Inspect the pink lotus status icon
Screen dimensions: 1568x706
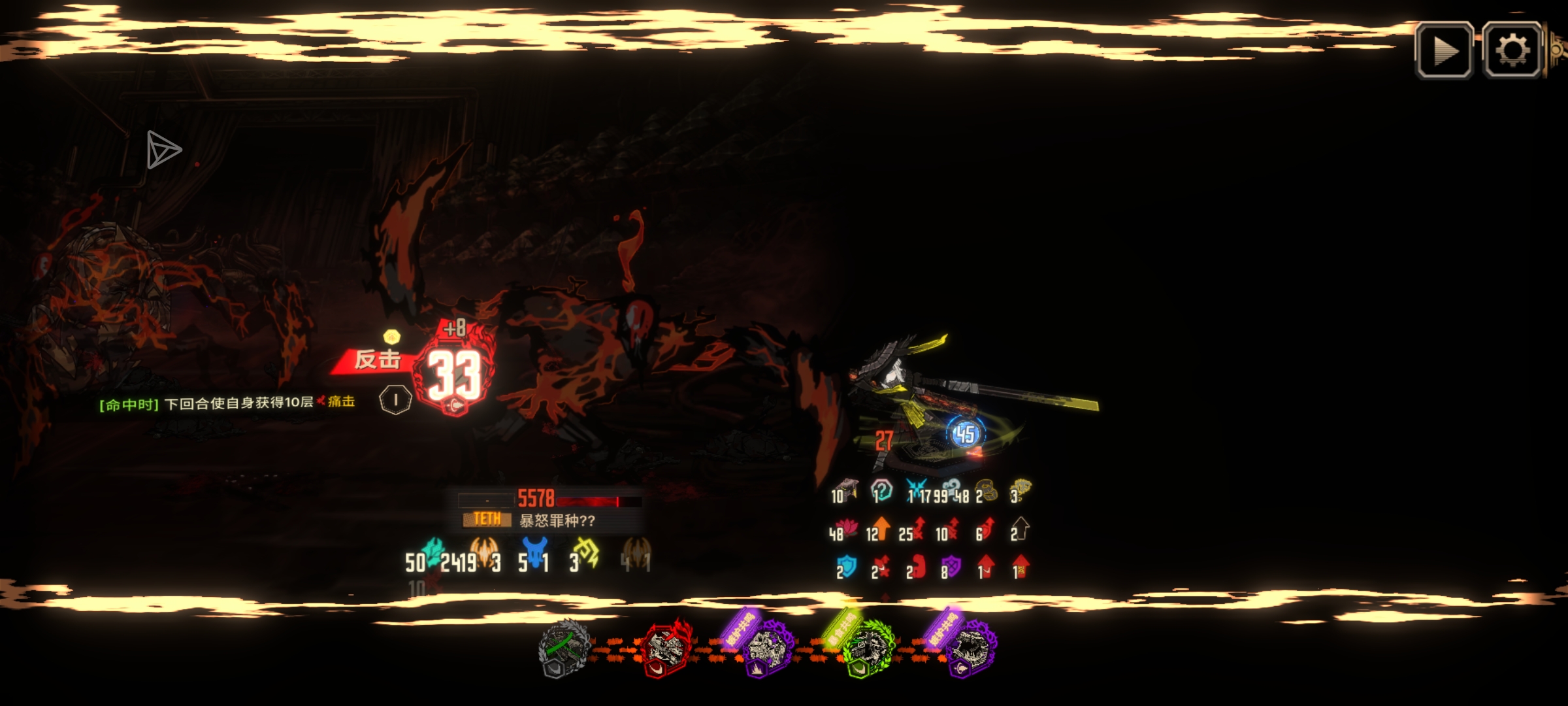[x=849, y=528]
